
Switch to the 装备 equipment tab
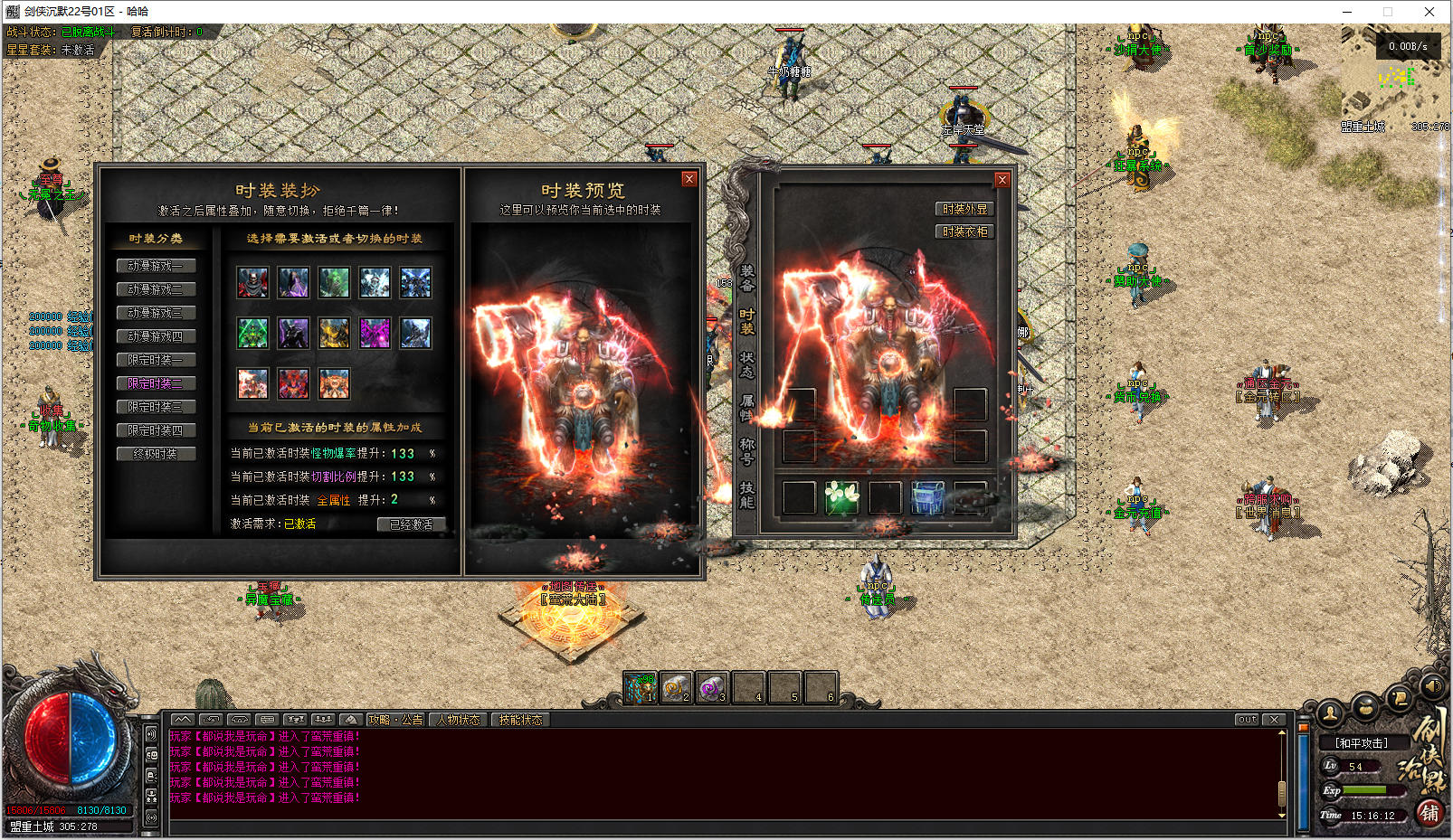click(x=747, y=278)
